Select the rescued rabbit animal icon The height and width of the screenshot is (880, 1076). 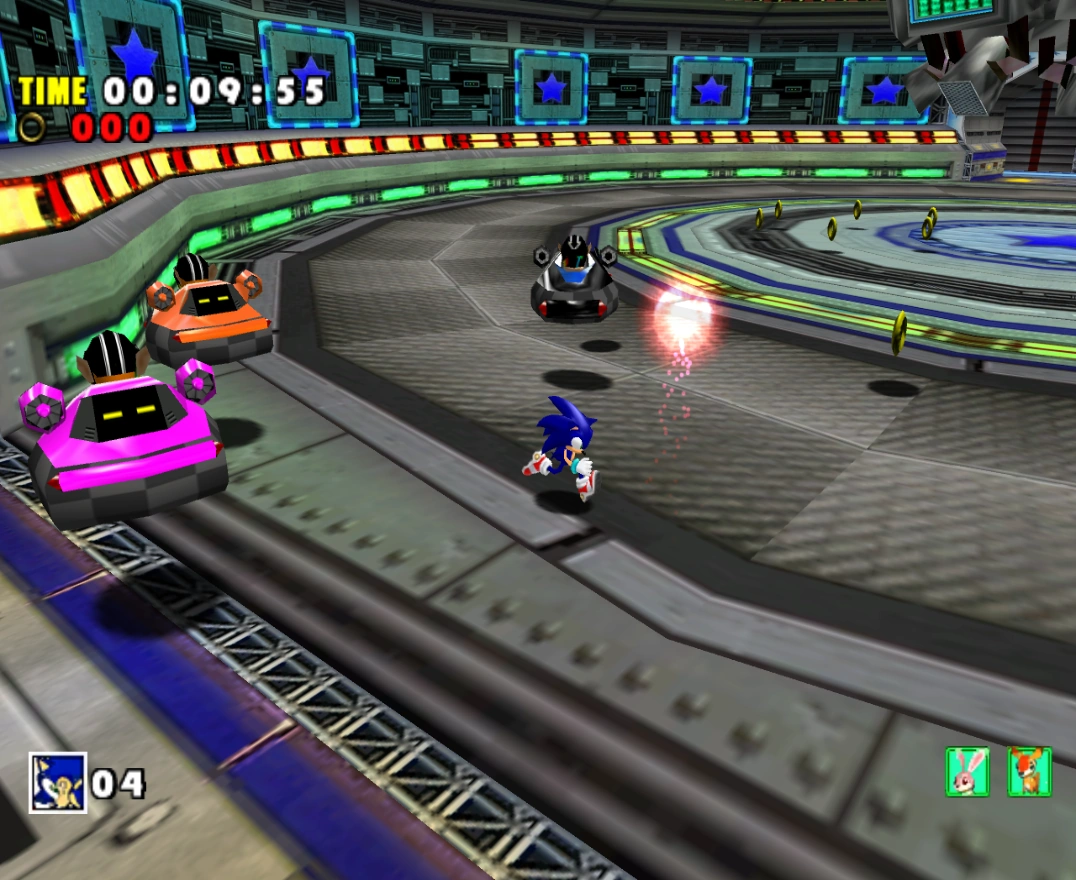tap(967, 771)
